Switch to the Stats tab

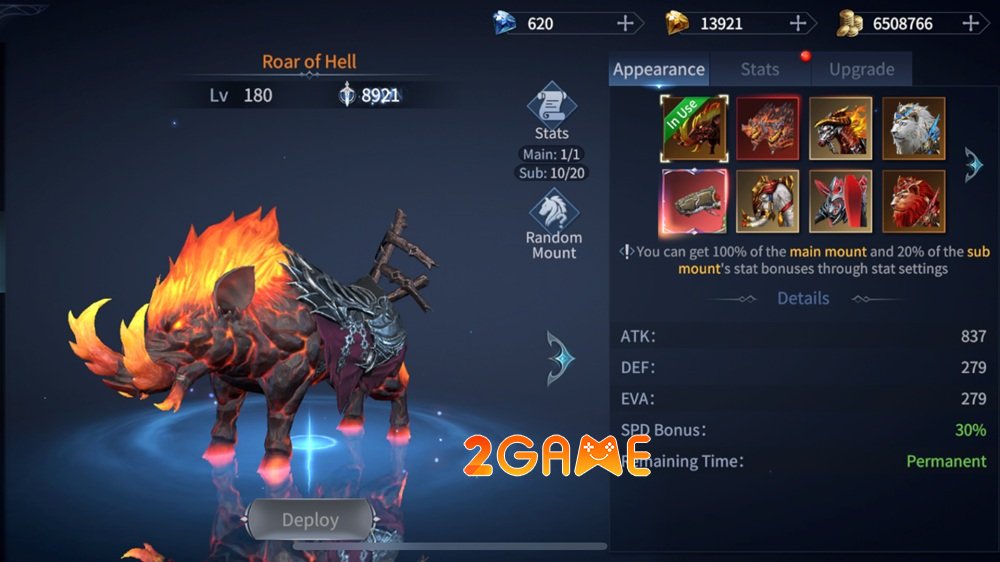(x=759, y=69)
